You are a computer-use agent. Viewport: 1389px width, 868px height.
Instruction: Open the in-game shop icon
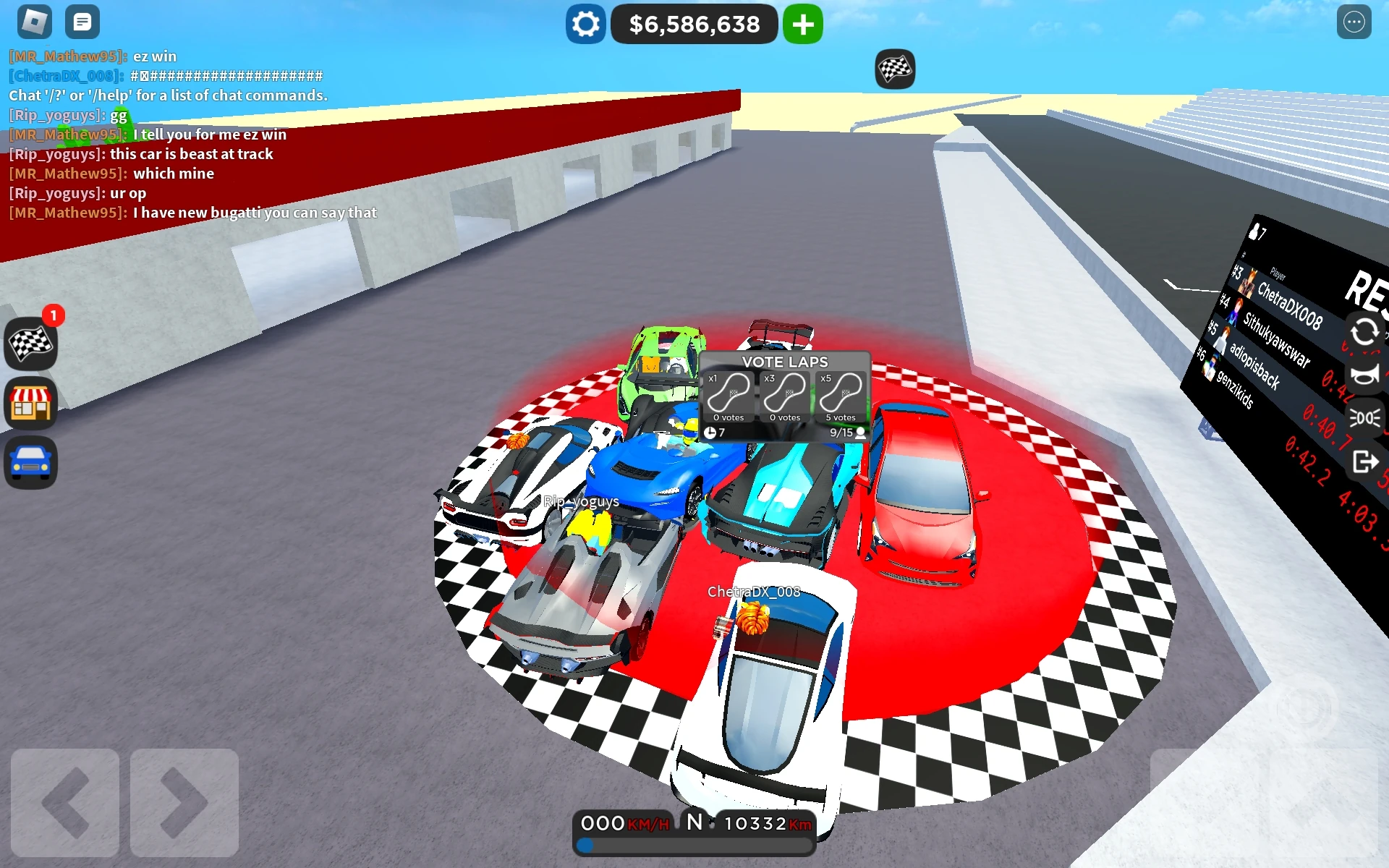[30, 403]
